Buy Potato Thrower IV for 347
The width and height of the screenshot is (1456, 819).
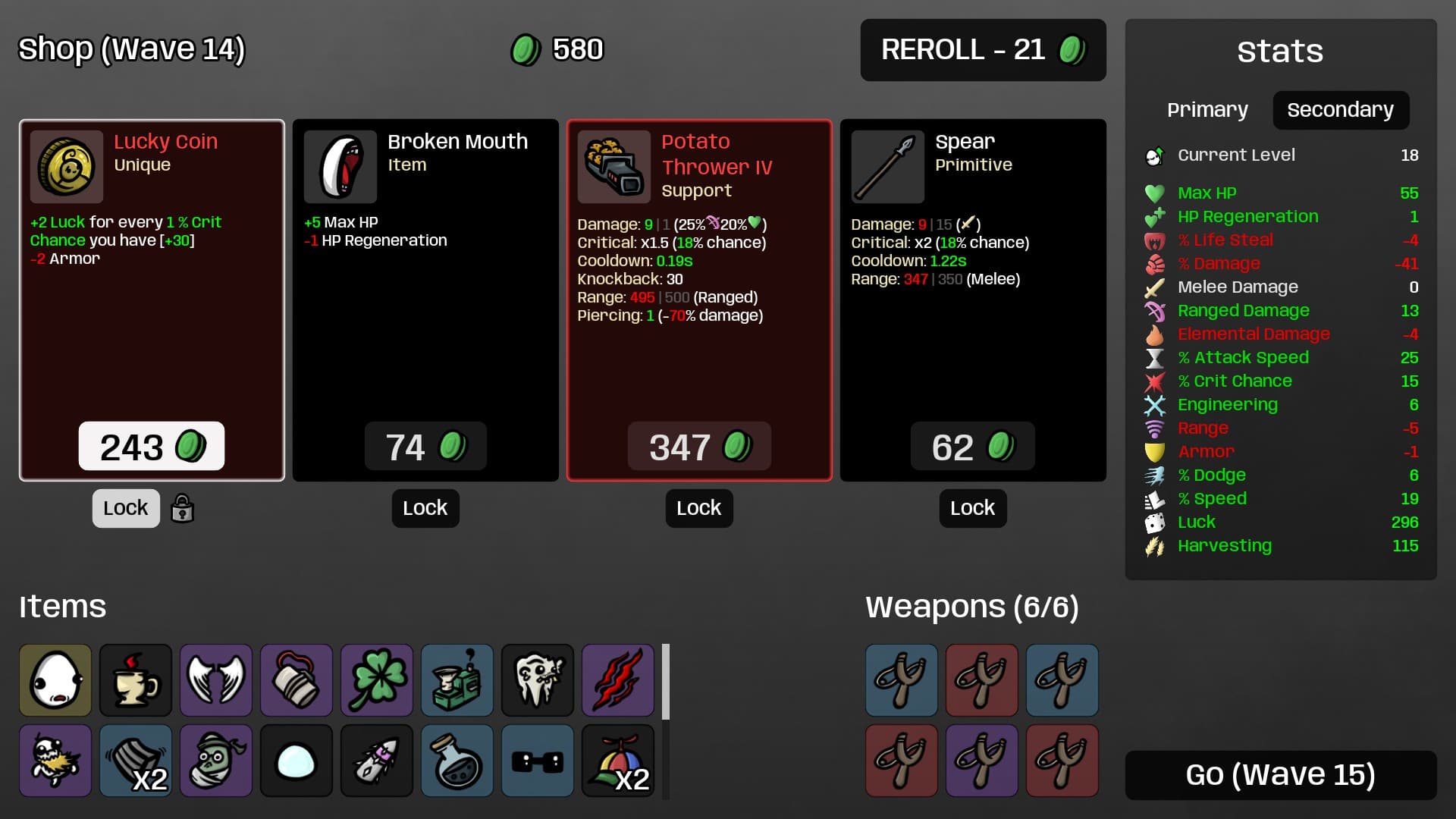(699, 447)
